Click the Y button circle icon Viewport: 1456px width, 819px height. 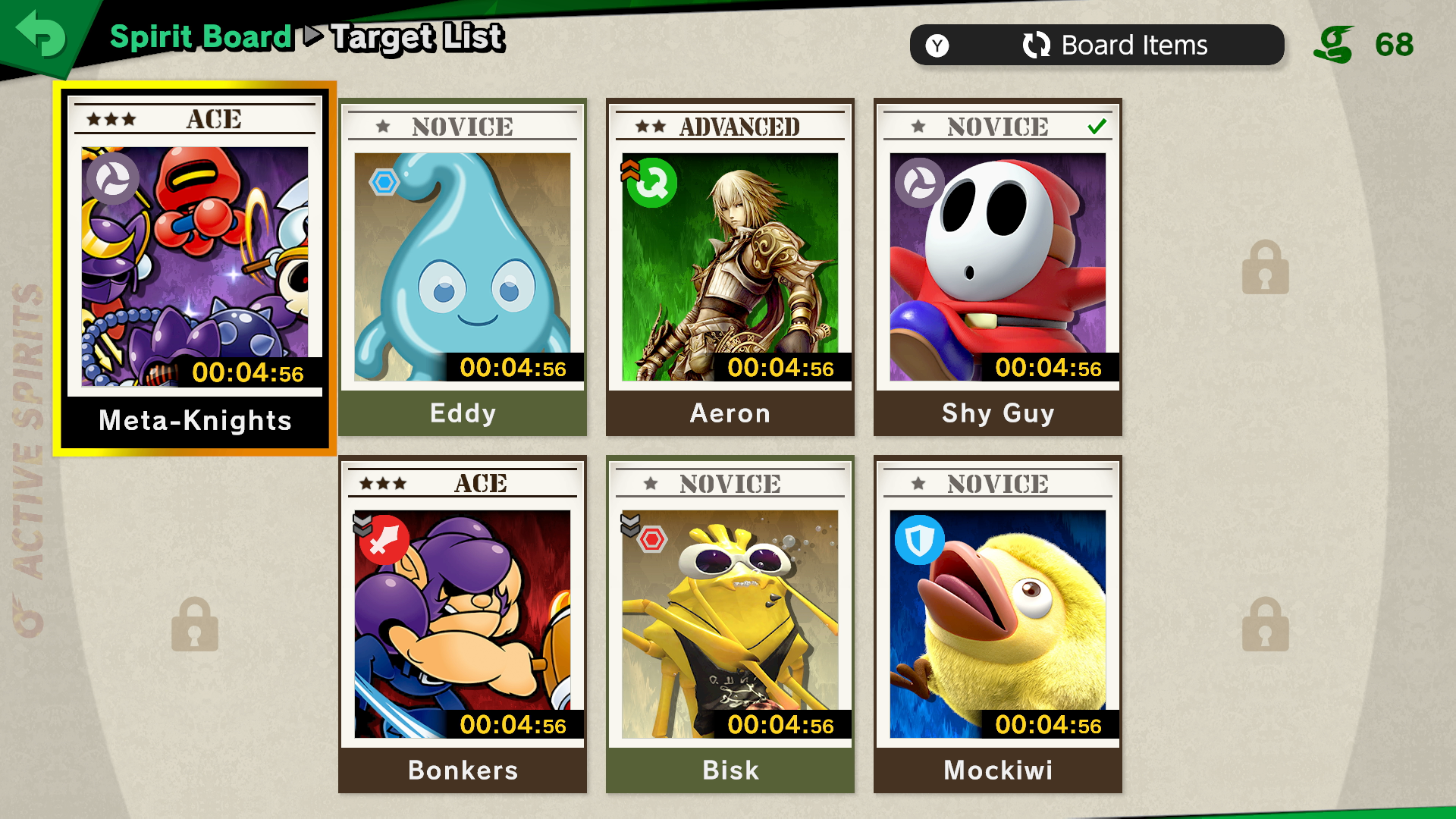point(937,45)
